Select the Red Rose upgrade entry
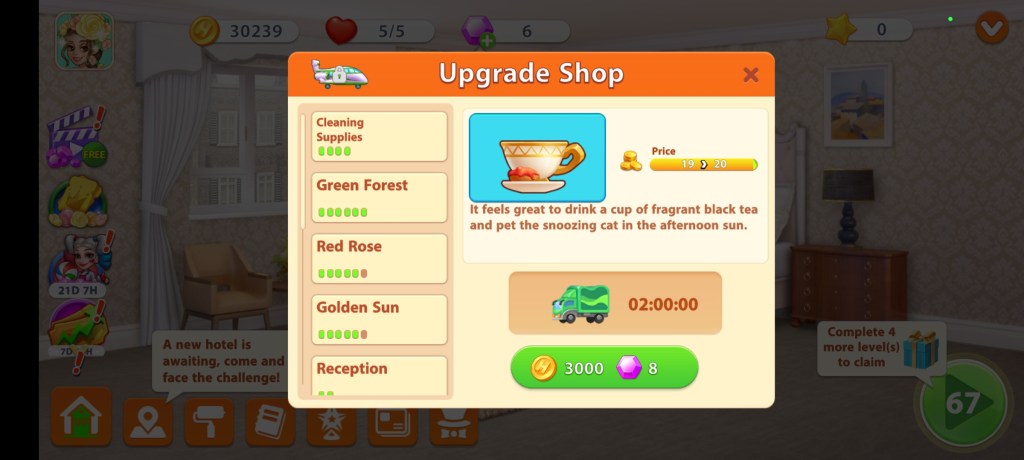Viewport: 1024px width, 460px height. click(x=379, y=258)
